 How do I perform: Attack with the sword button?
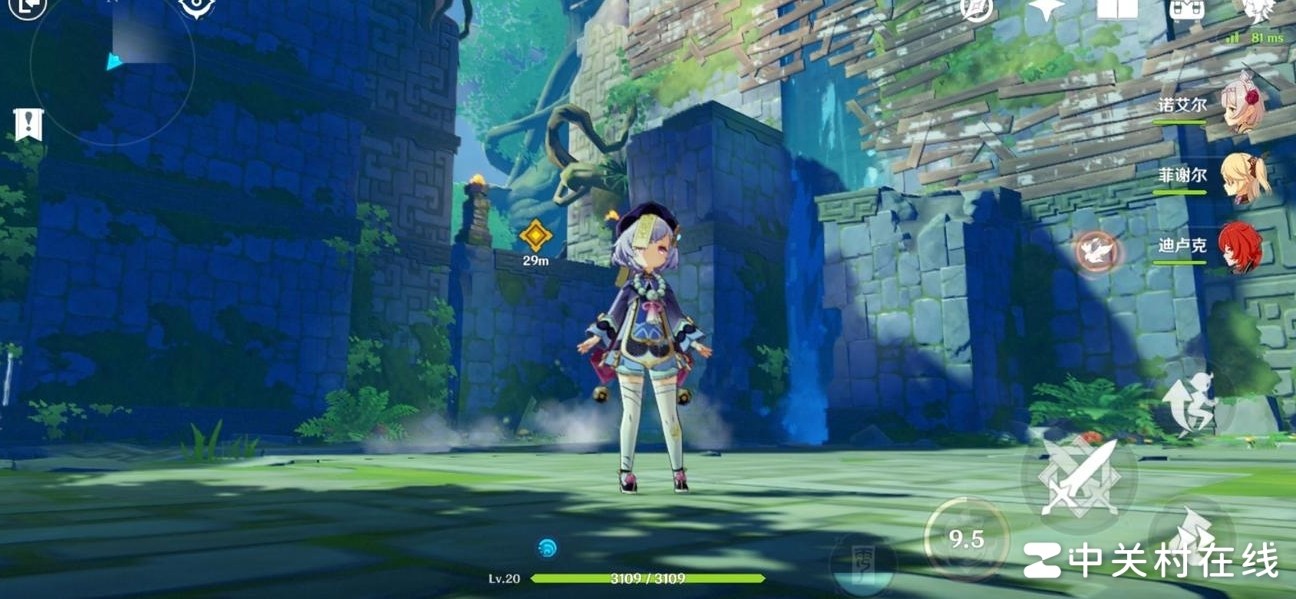(1079, 479)
